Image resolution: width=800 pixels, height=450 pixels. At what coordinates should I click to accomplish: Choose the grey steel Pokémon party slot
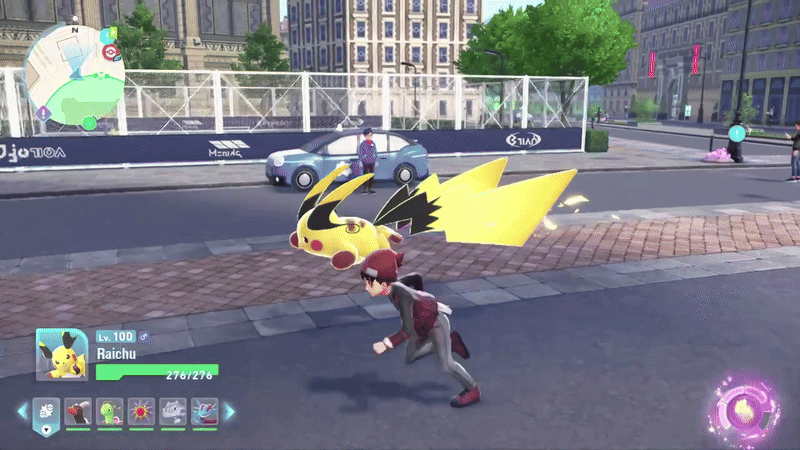[172, 411]
